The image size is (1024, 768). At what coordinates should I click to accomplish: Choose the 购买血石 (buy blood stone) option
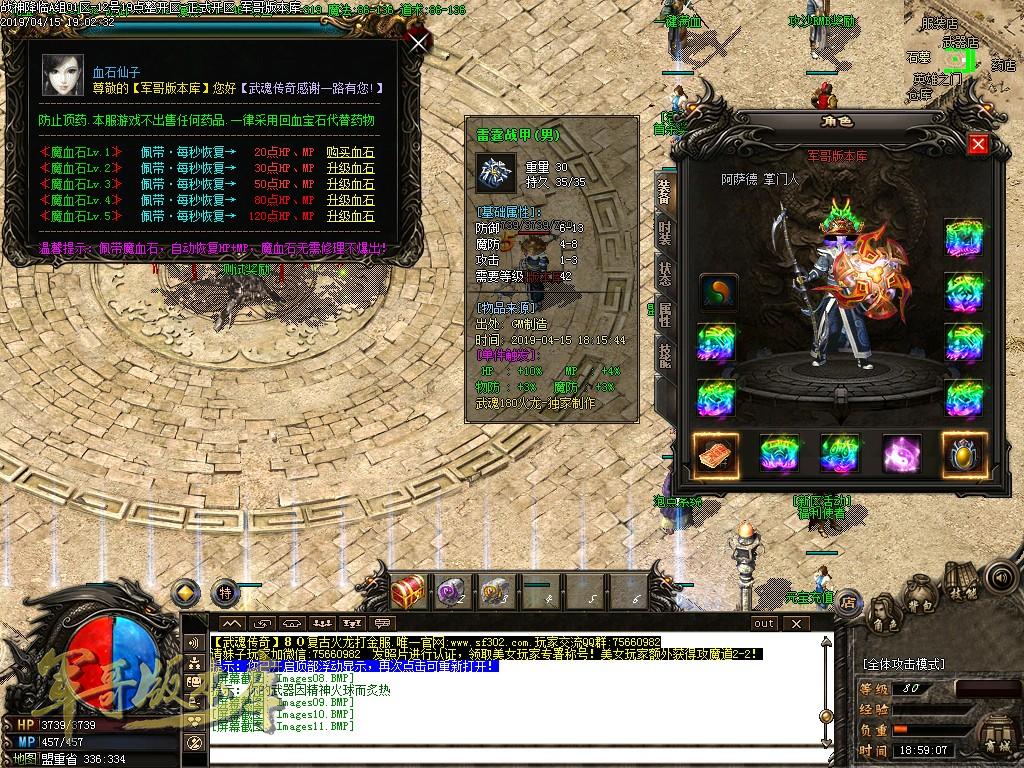(x=355, y=152)
